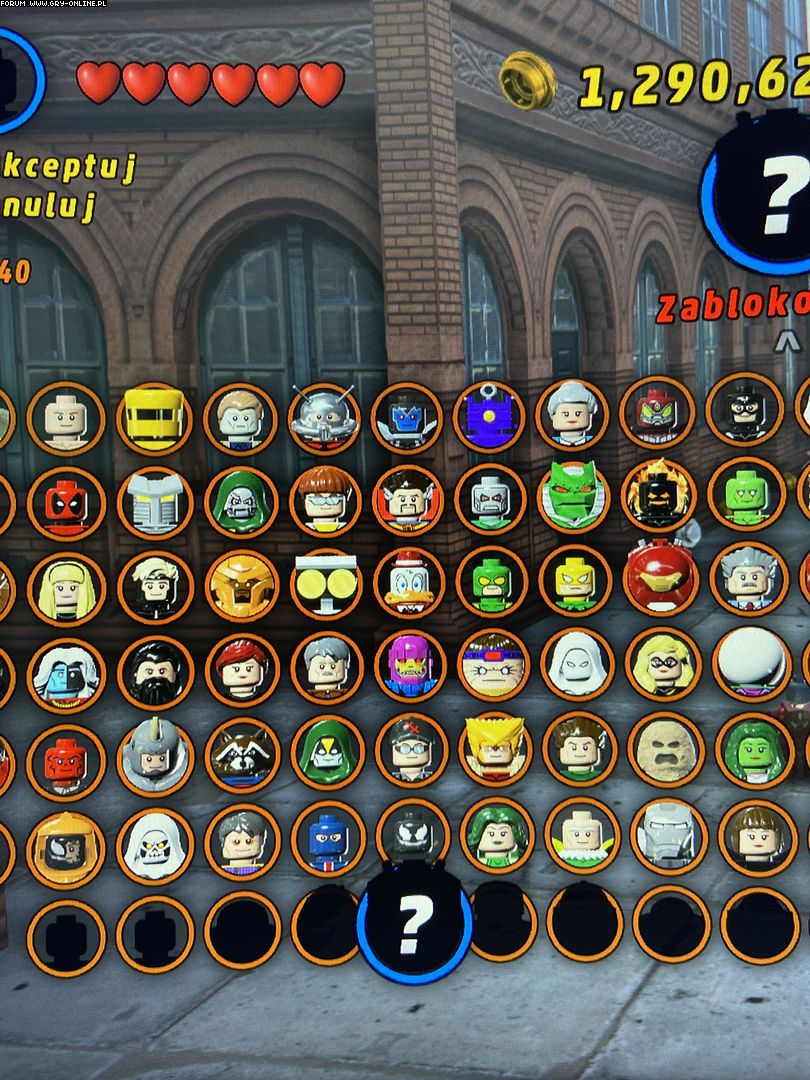Pick the red Iron Man helmet tile
Image resolution: width=810 pixels, height=1080 pixels.
coord(658,581)
